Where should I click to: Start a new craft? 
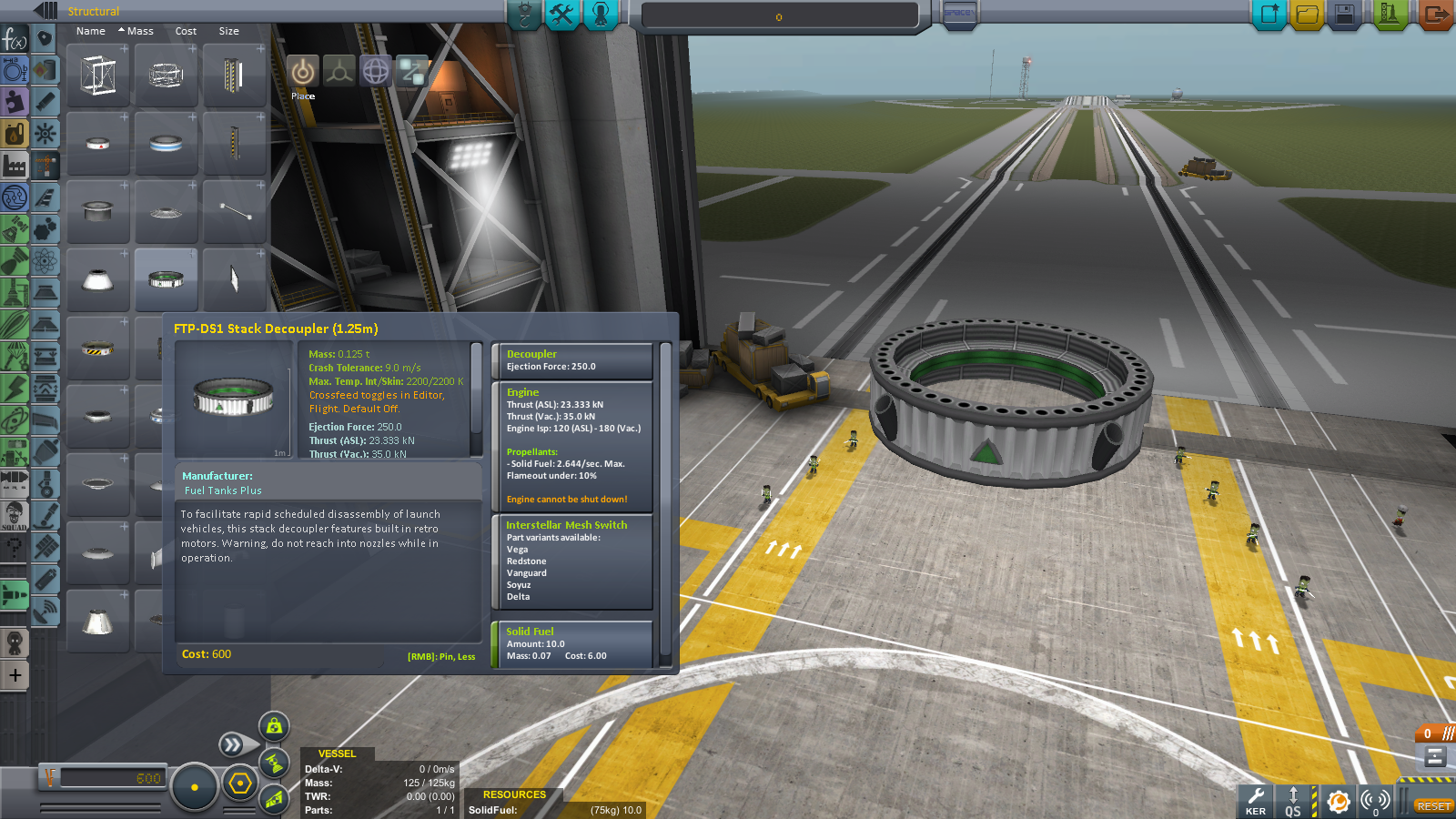coord(1269,15)
